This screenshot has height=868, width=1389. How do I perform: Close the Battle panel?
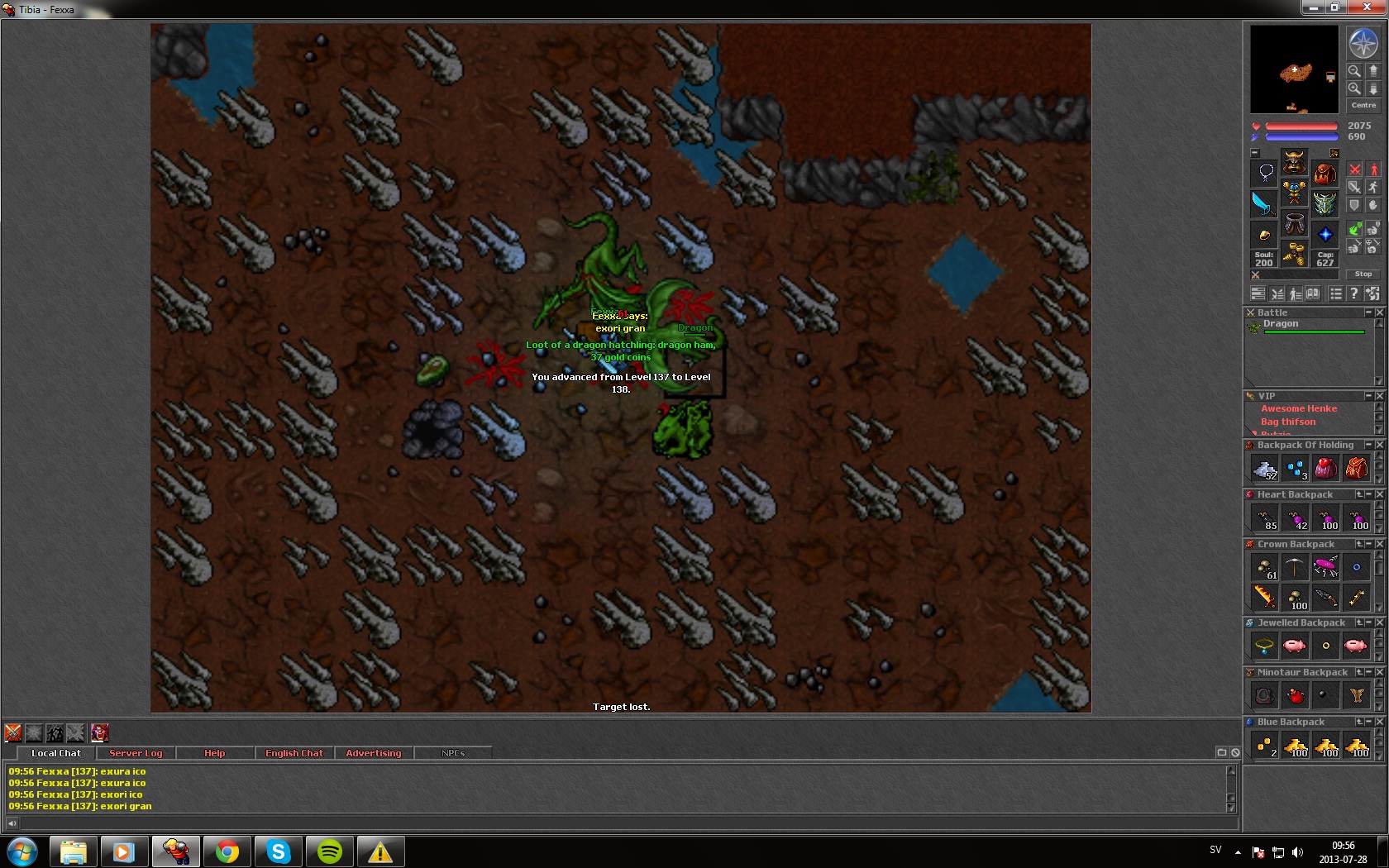(x=1379, y=312)
